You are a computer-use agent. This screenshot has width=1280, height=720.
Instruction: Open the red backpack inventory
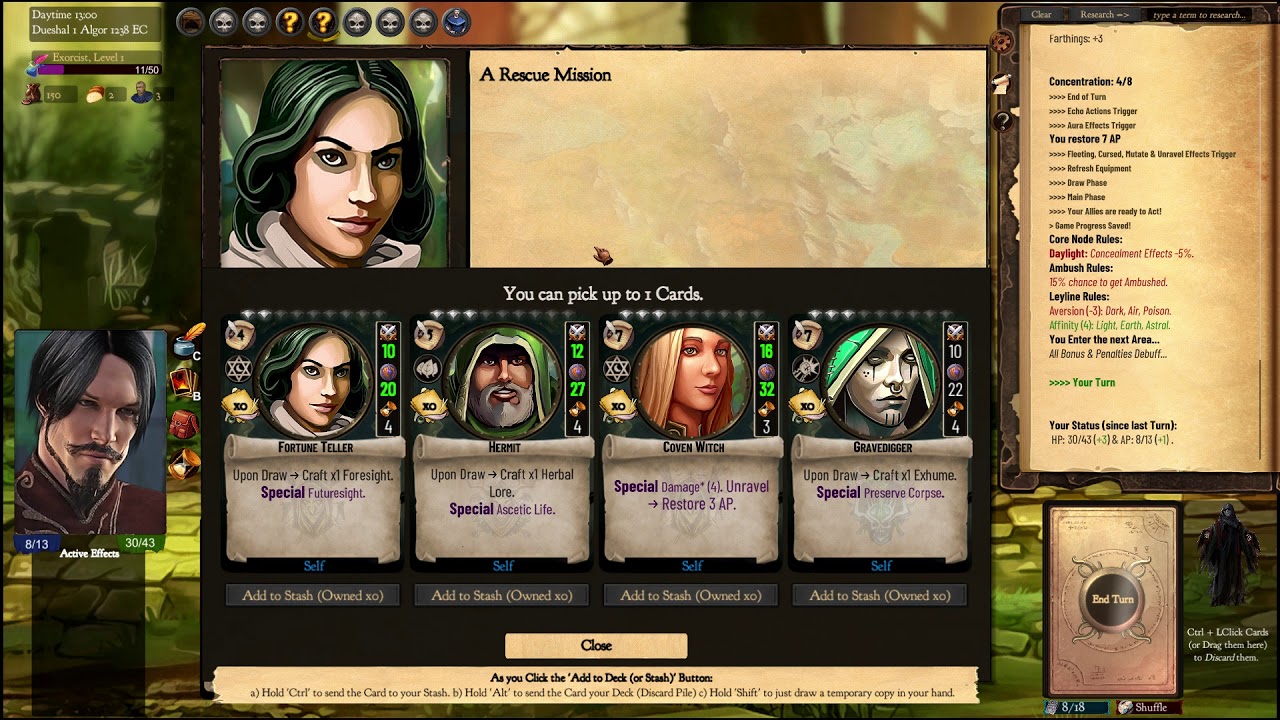coord(184,424)
